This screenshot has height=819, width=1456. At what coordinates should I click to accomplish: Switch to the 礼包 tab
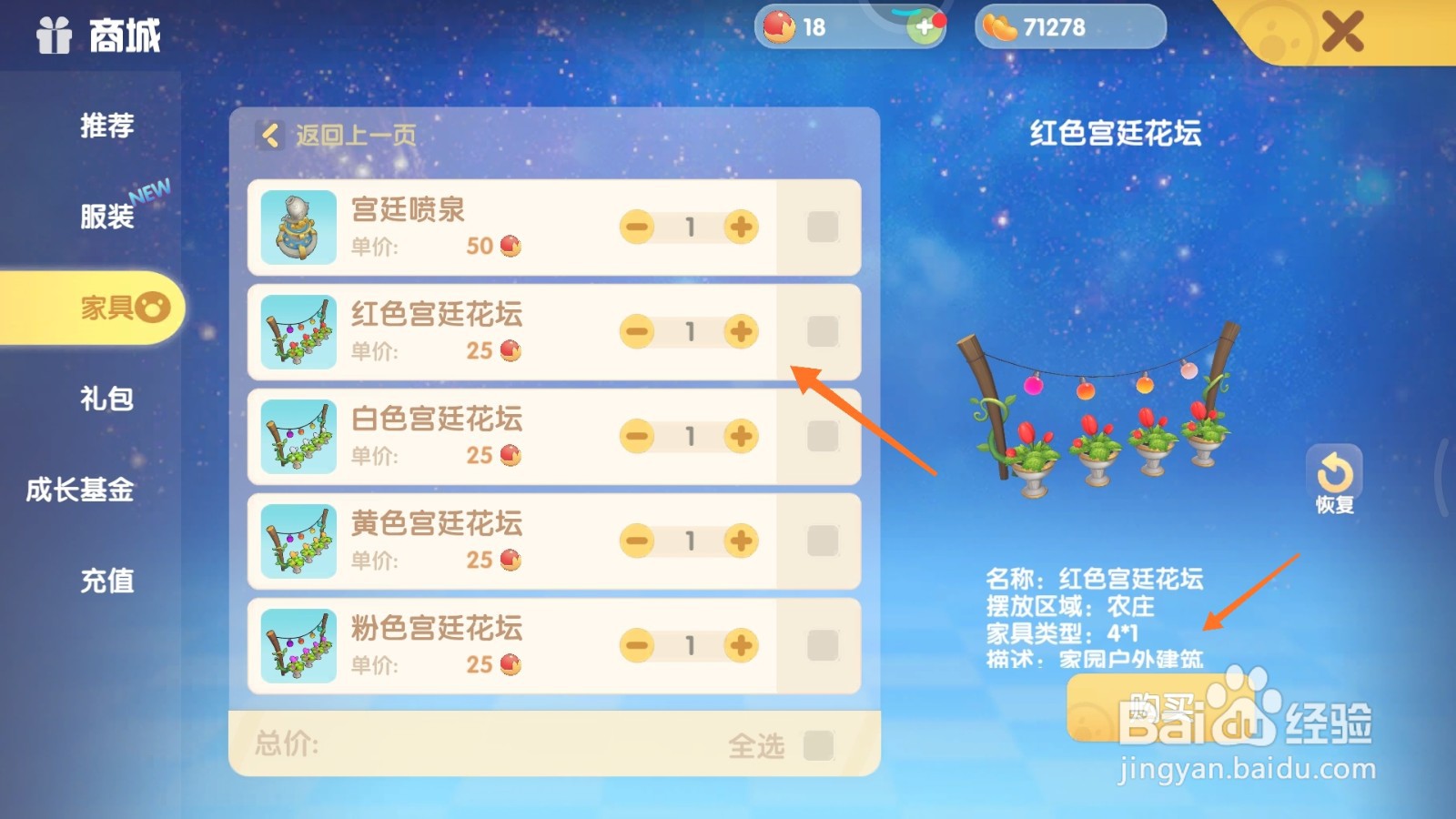point(109,399)
